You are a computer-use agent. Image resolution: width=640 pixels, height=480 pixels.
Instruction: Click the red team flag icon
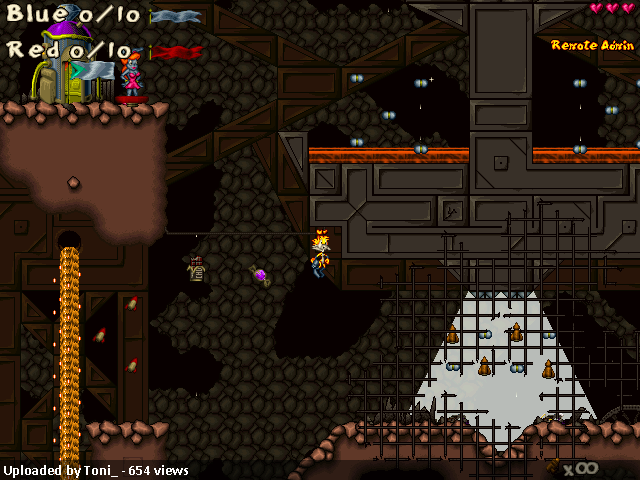point(175,52)
